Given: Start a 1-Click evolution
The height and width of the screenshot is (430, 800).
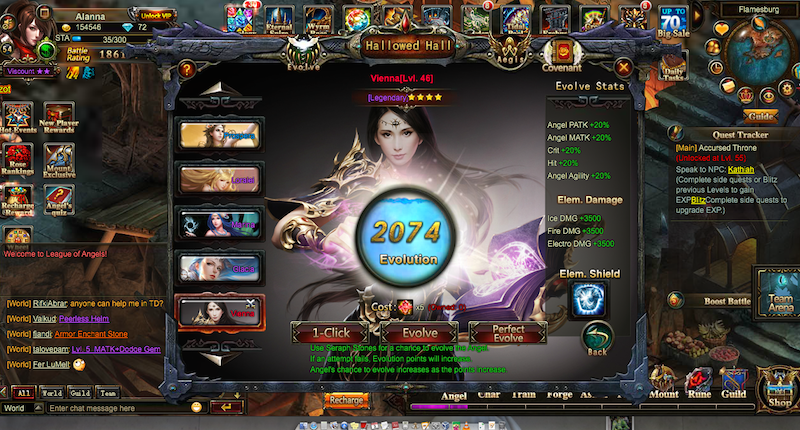Looking at the screenshot, I should coord(330,333).
